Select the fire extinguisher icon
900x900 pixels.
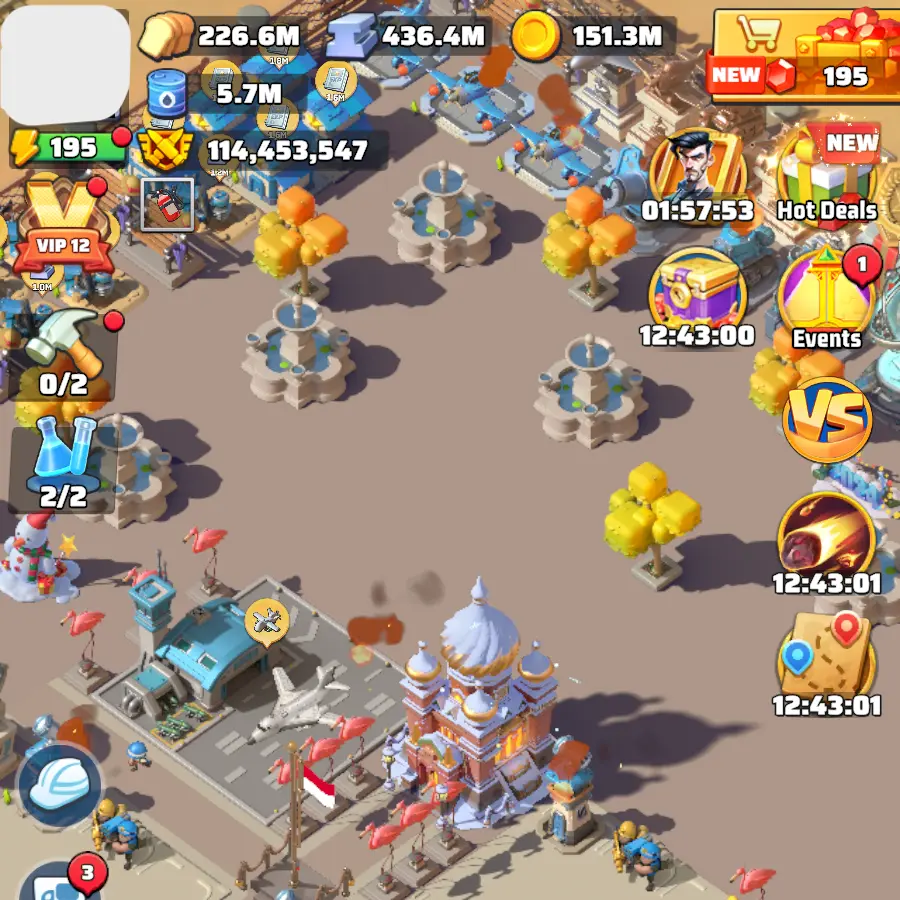tap(167, 205)
